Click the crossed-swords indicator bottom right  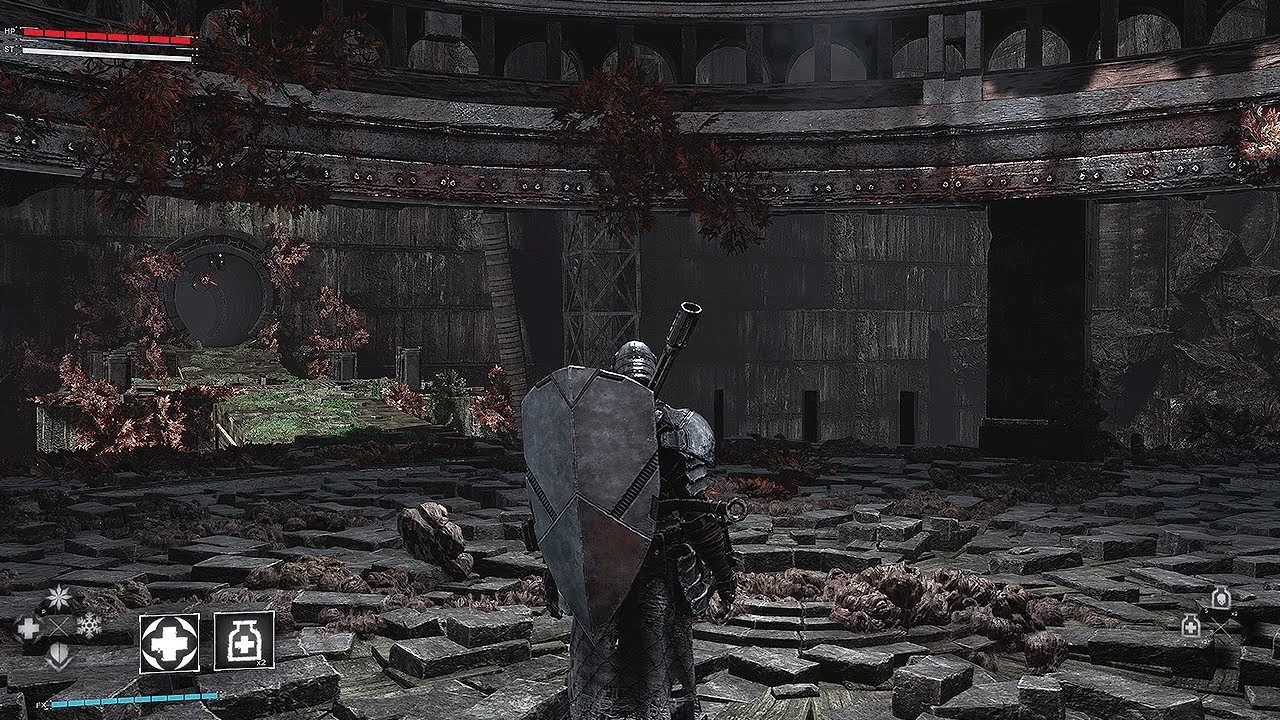pyautogui.click(x=1221, y=627)
